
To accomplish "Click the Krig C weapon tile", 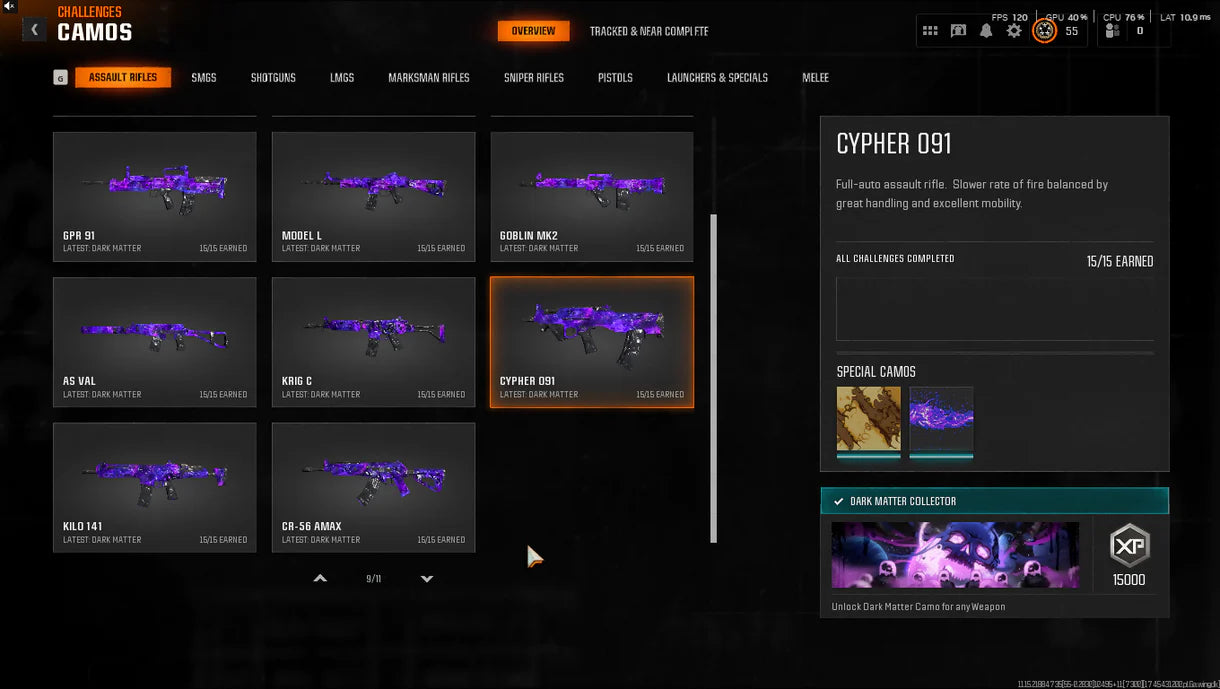I will tap(373, 342).
